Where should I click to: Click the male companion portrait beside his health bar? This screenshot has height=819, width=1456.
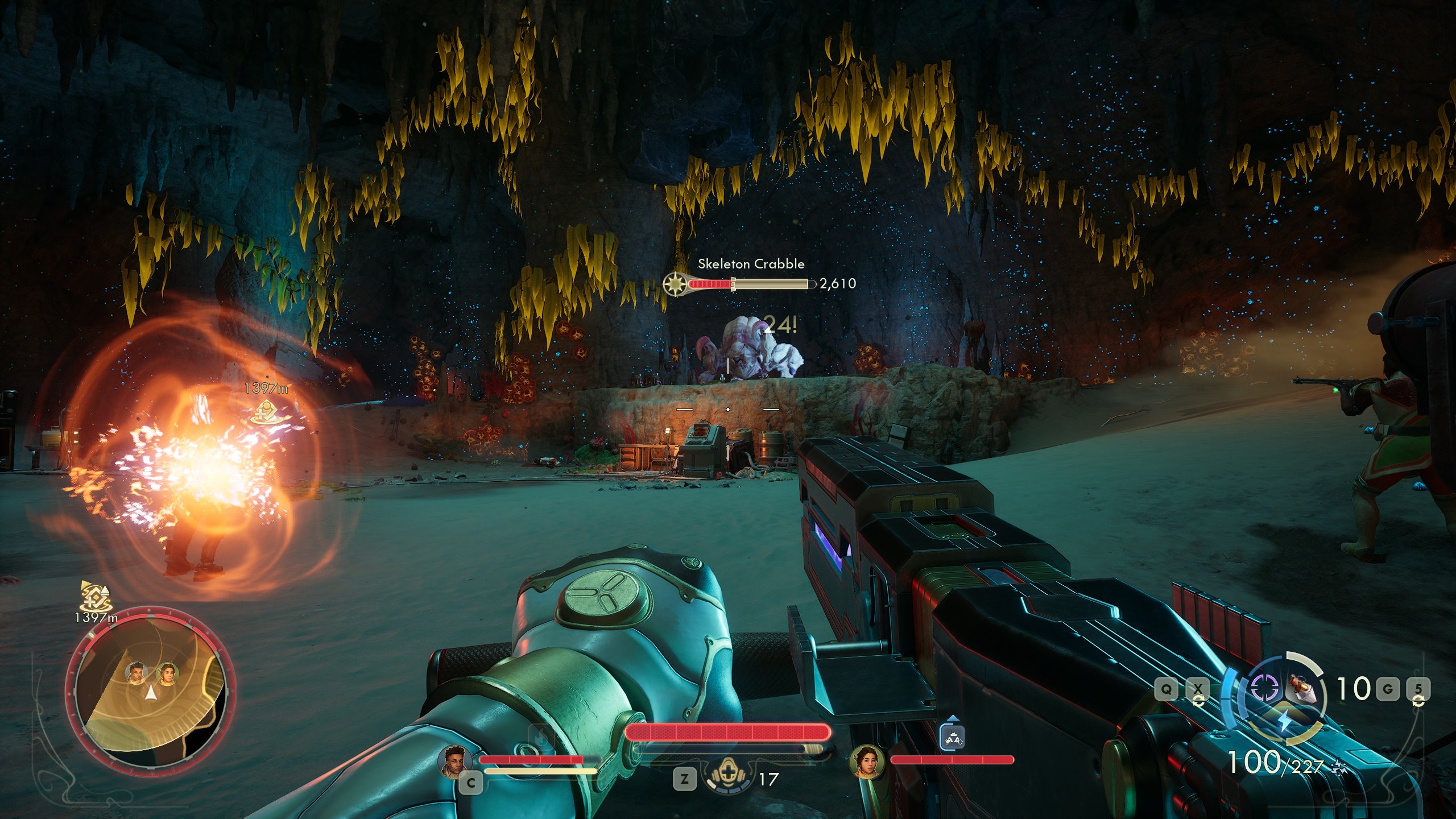(x=455, y=760)
